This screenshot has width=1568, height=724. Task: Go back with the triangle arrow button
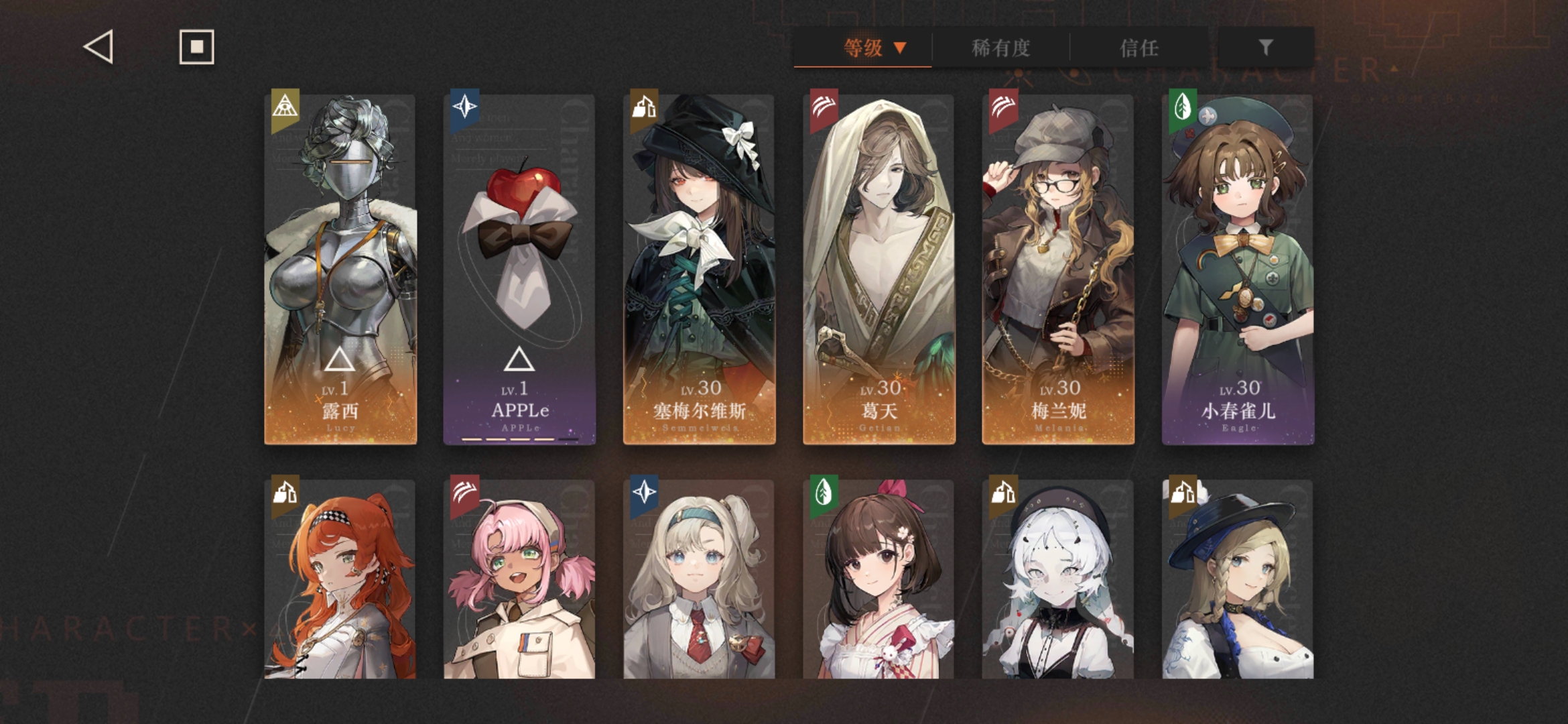pos(99,48)
